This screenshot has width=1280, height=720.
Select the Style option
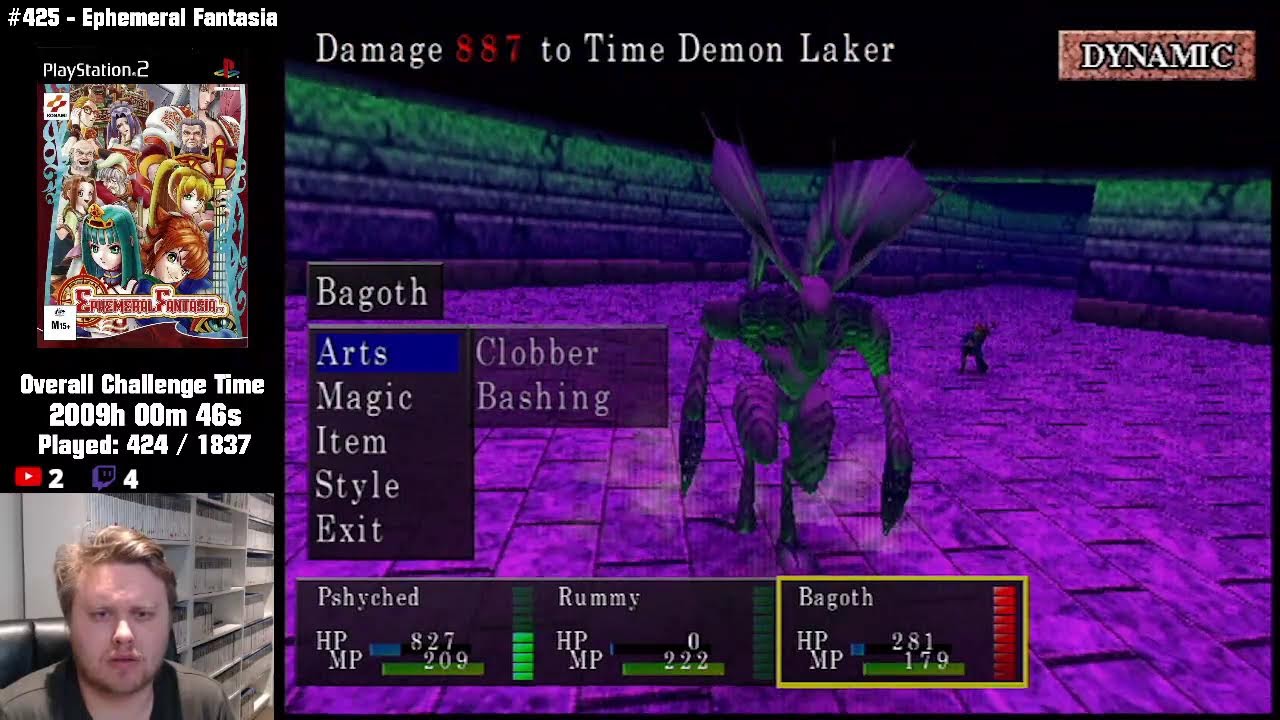(x=357, y=486)
